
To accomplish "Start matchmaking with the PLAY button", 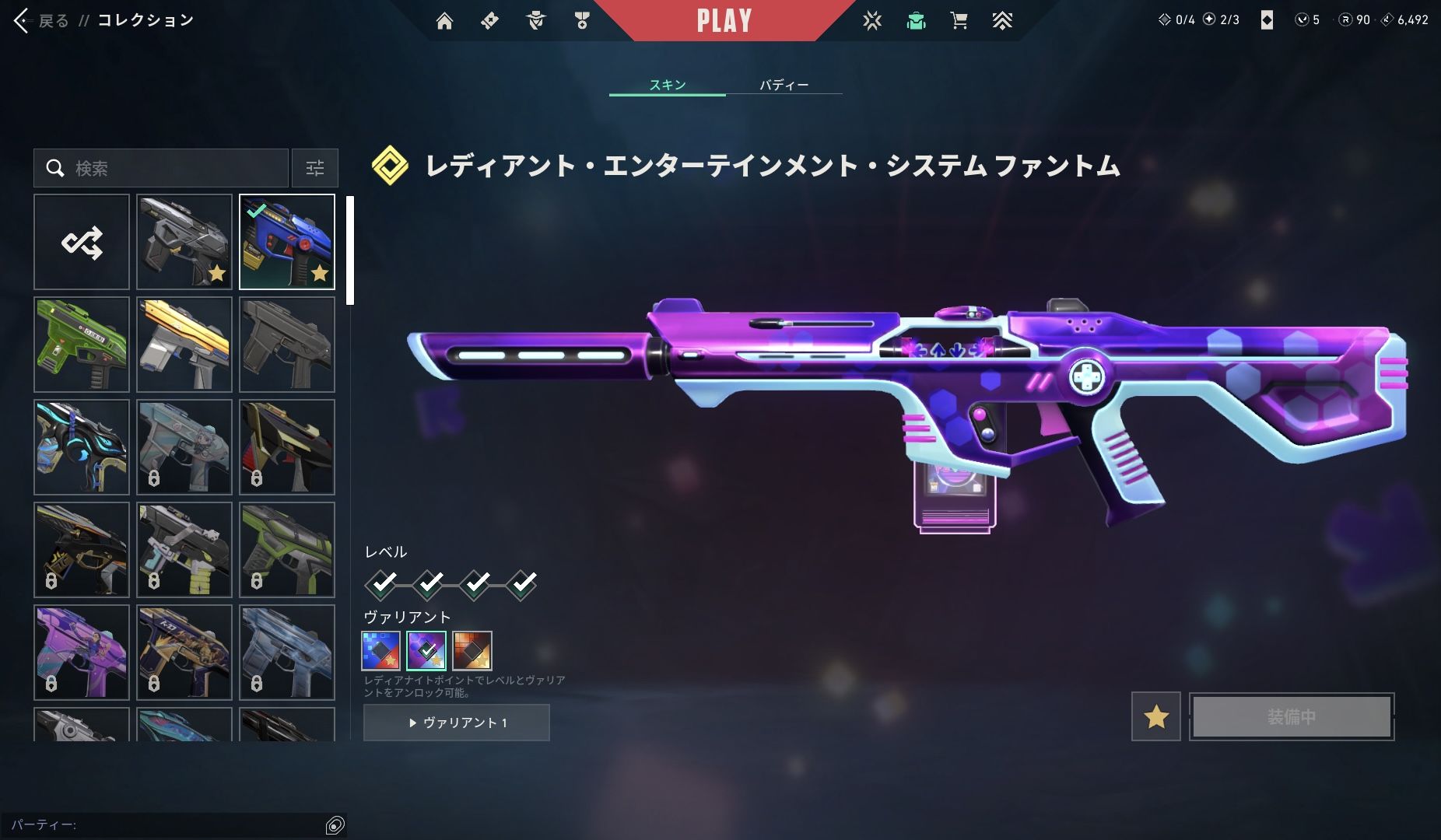I will 724,20.
